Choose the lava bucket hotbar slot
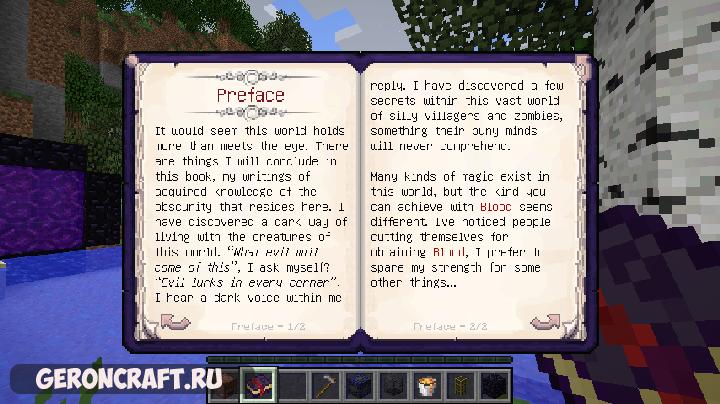This screenshot has height=404, width=720. pos(428,383)
